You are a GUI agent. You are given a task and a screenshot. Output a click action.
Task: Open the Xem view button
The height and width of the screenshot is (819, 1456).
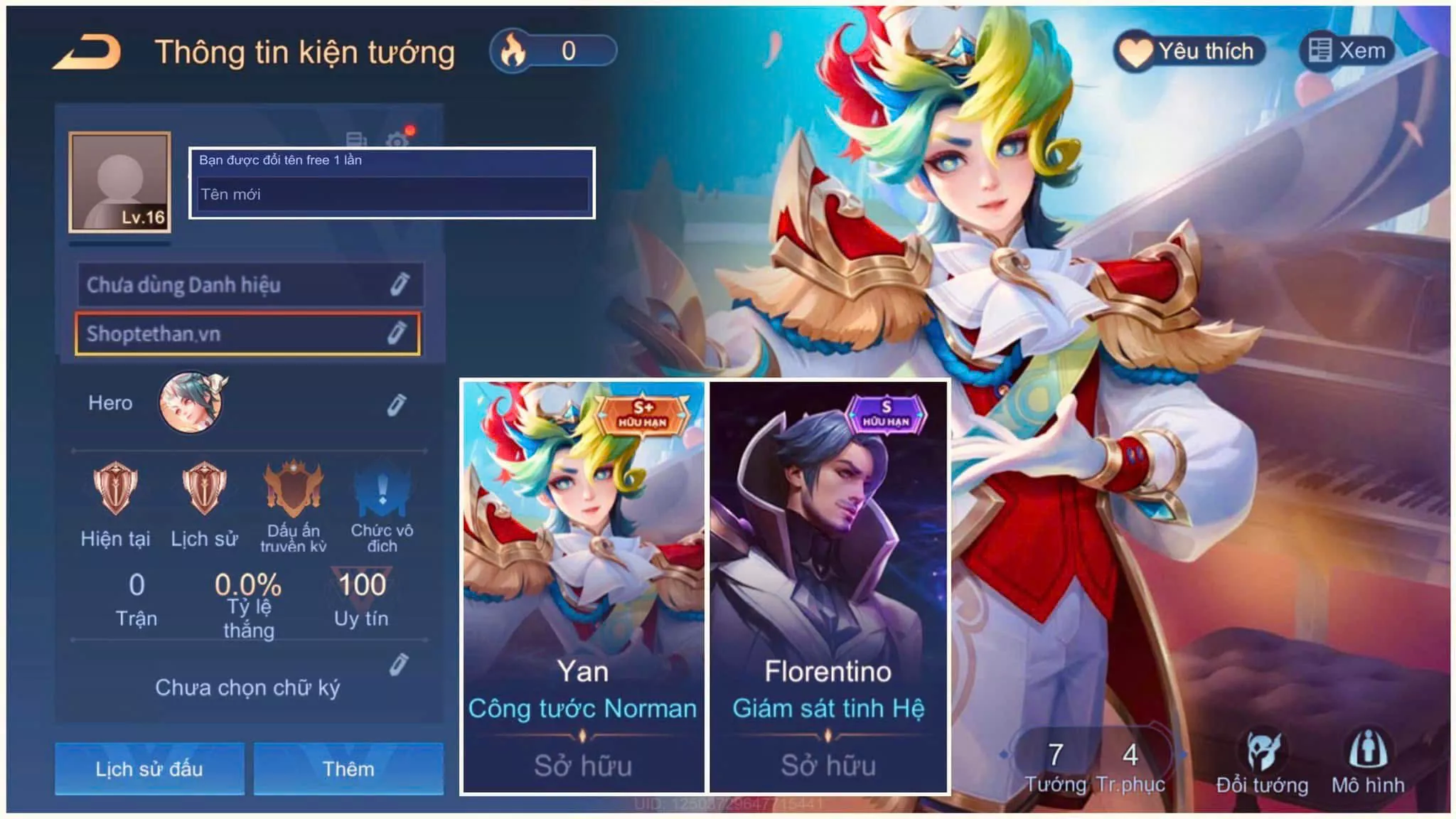pyautogui.click(x=1347, y=51)
